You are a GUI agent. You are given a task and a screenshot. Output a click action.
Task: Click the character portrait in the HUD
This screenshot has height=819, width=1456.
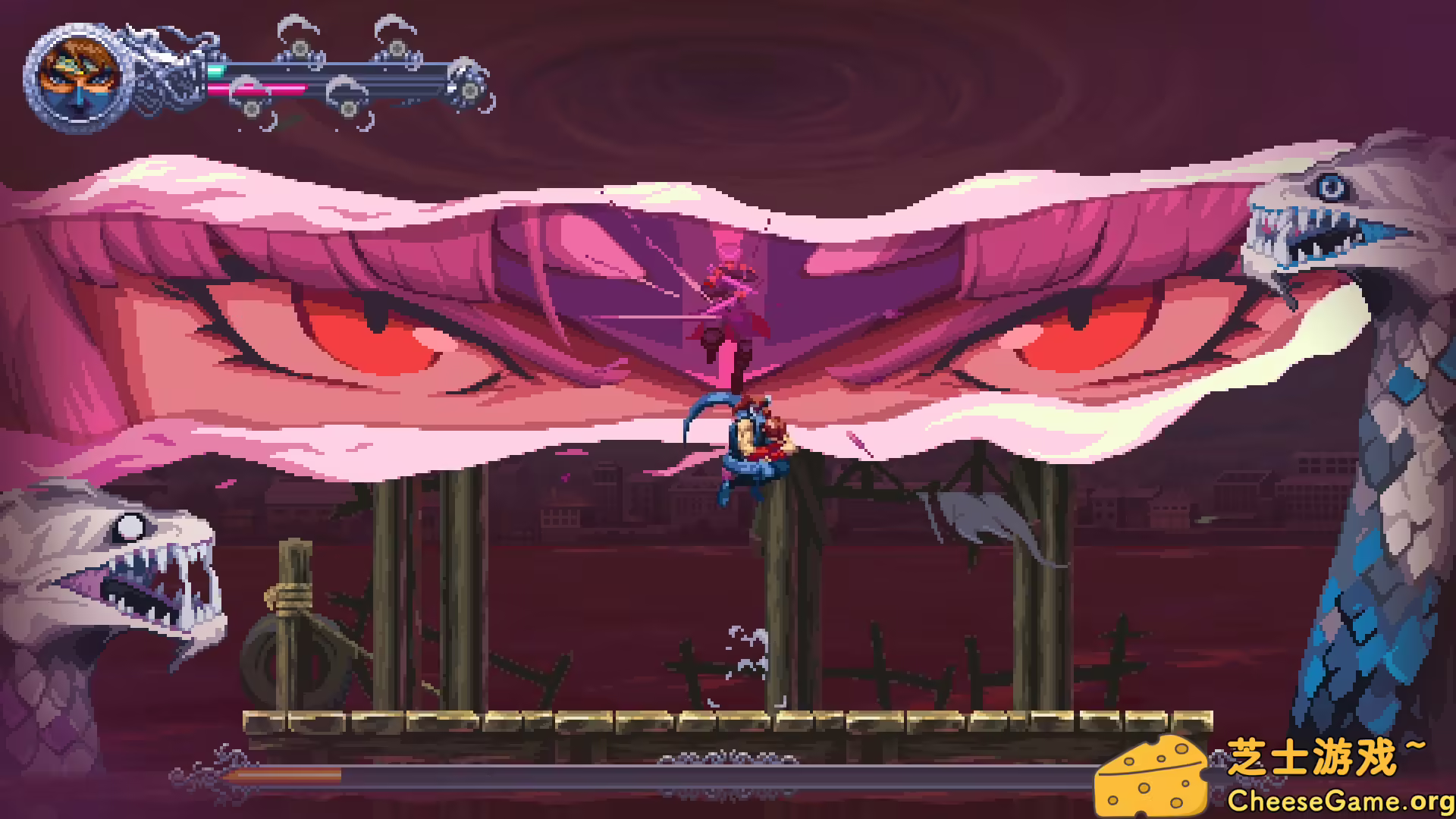click(76, 76)
